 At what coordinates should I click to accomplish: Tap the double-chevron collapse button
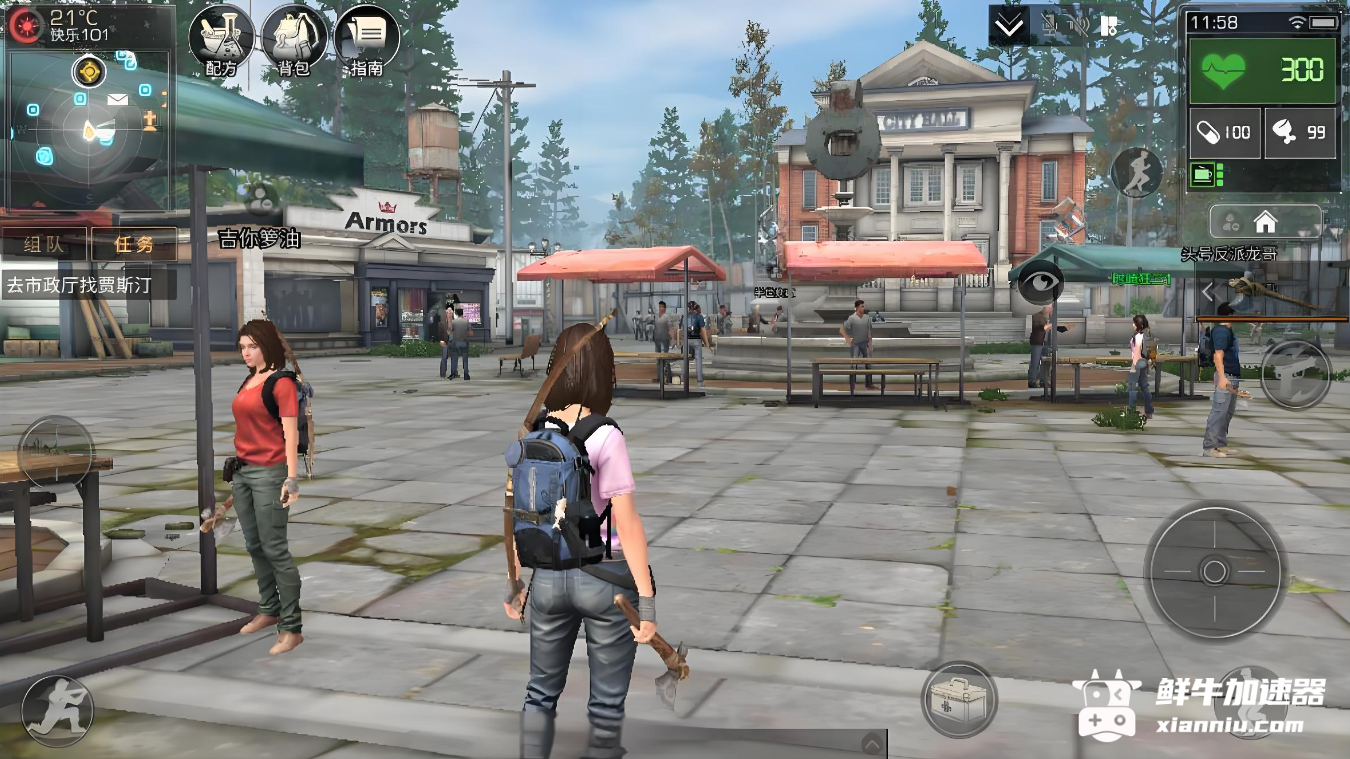click(1010, 26)
